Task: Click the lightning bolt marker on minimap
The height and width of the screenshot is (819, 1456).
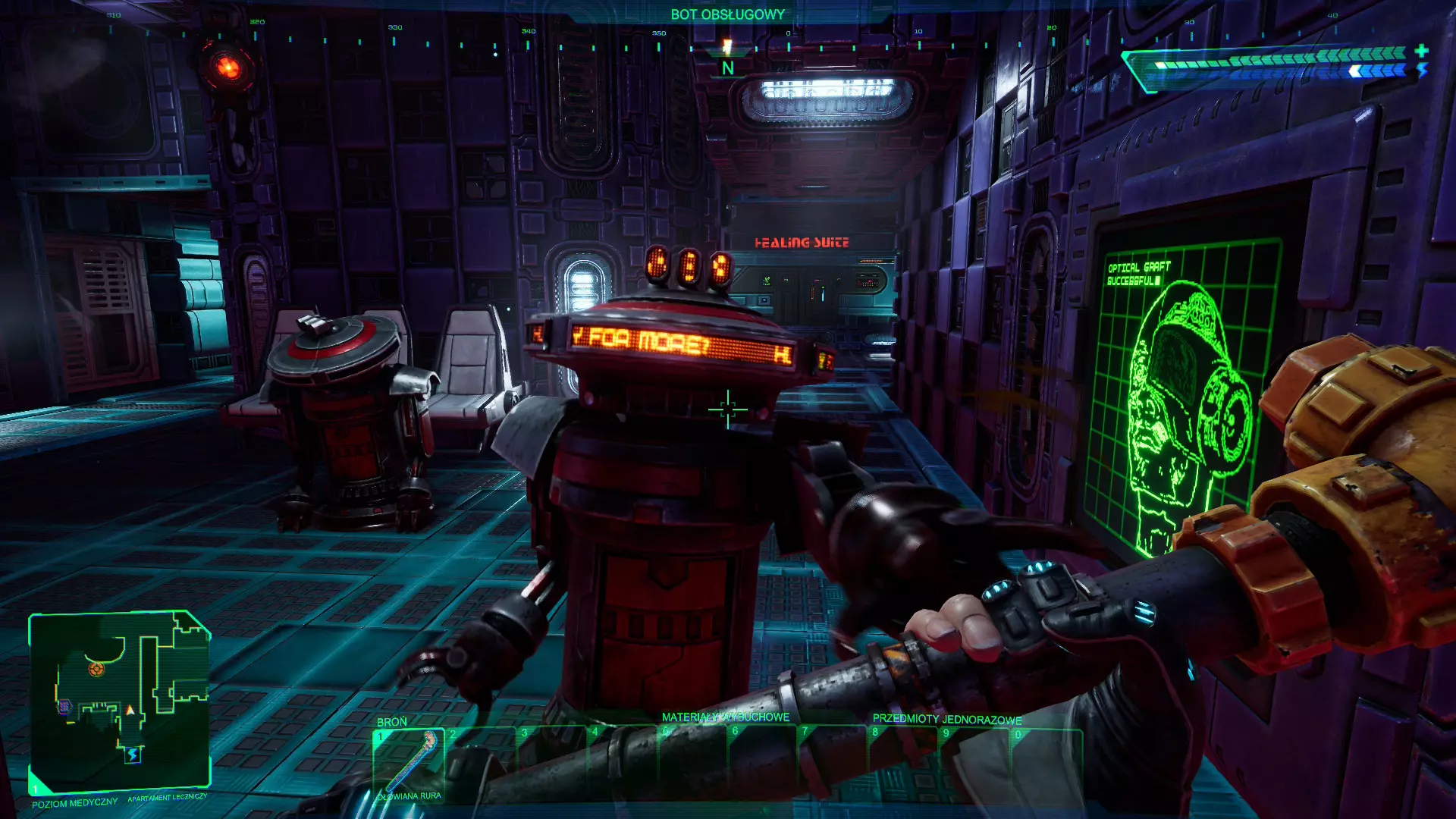Action: 133,755
